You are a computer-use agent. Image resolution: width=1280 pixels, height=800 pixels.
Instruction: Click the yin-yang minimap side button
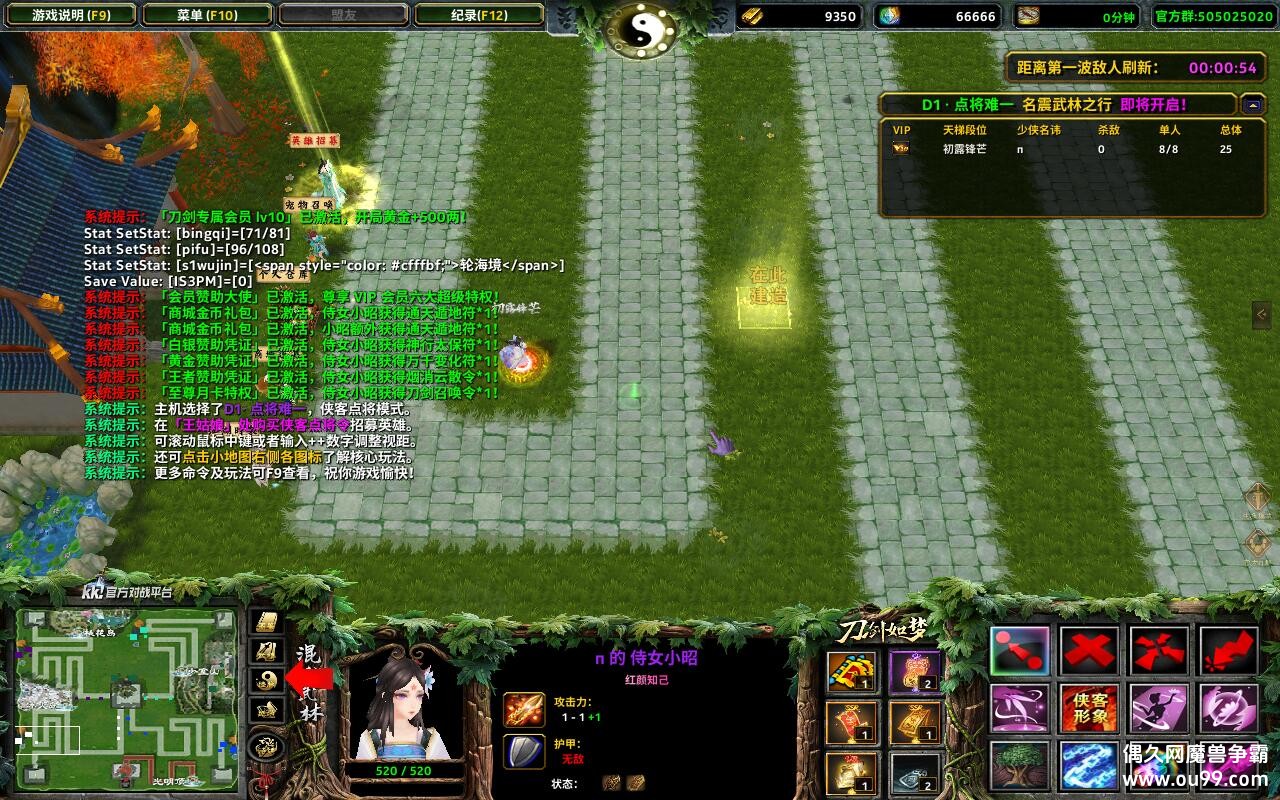point(266,680)
